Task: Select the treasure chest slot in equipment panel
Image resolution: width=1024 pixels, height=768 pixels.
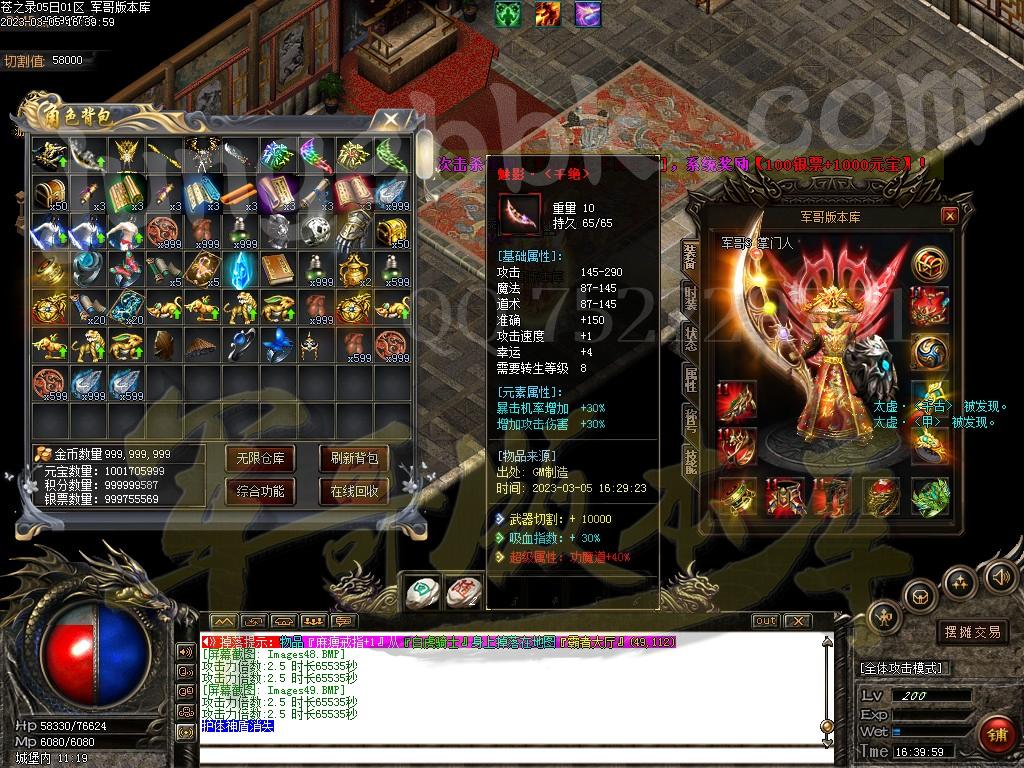Action: 930,262
